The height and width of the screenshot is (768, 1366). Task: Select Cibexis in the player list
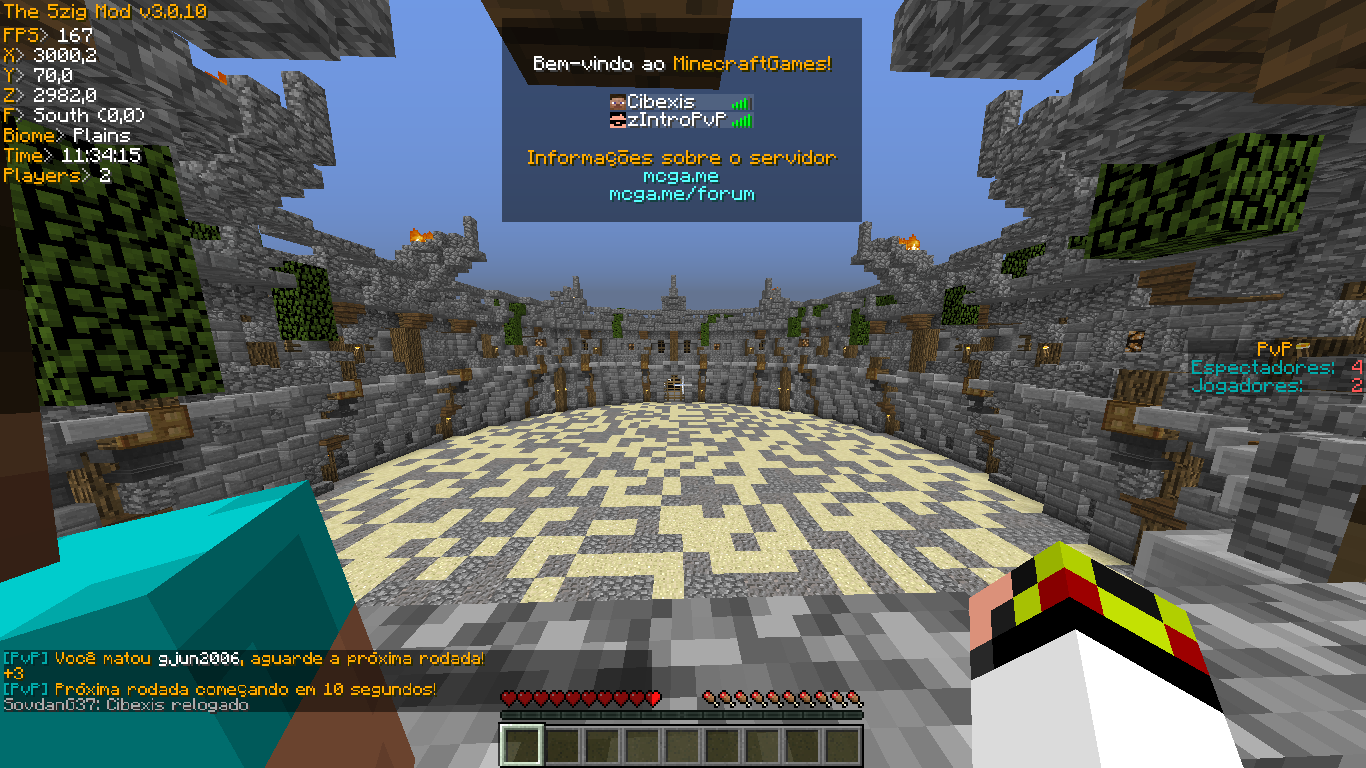point(661,102)
